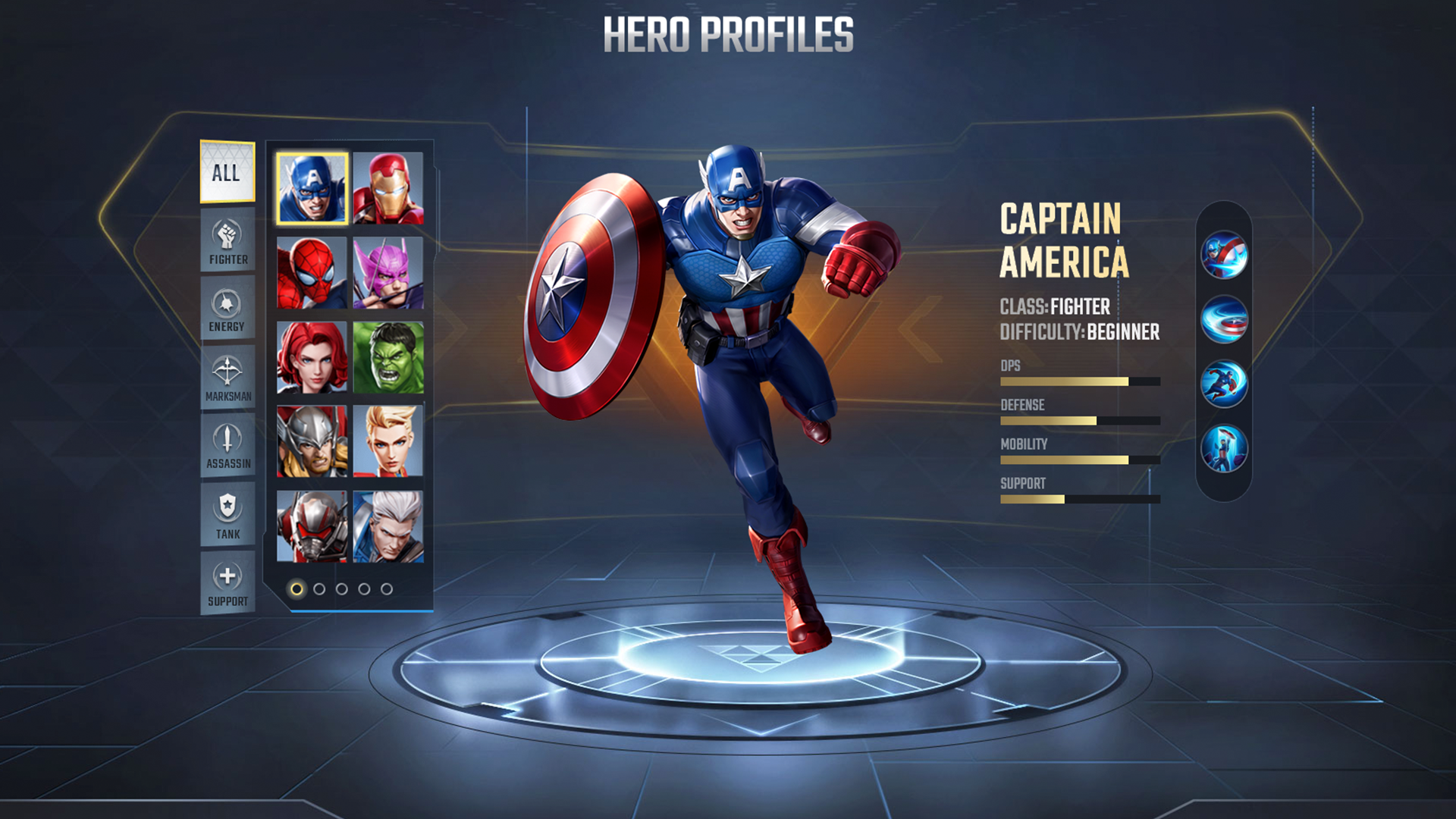Pick the Quicksilver portrait tile
This screenshot has height=819, width=1456.
click(388, 526)
